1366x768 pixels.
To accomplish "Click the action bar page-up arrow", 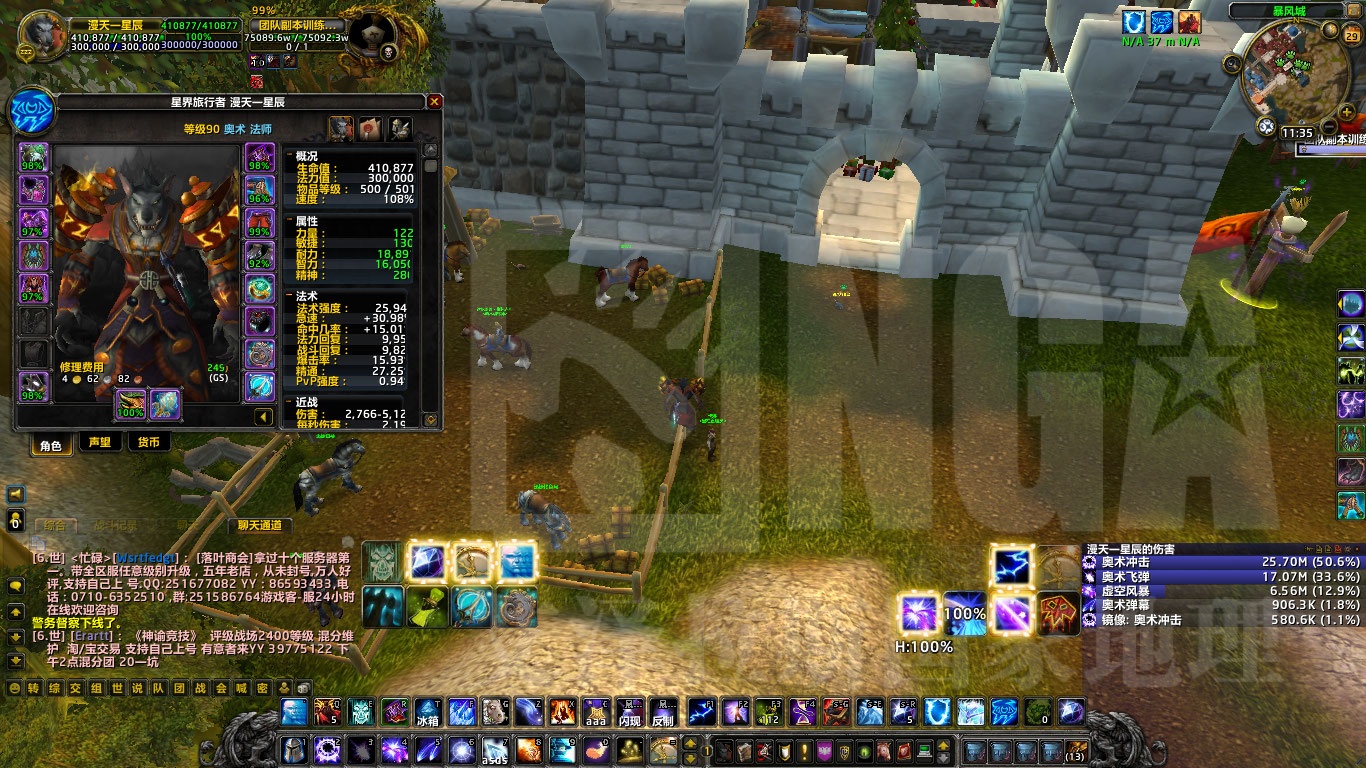I will coord(691,744).
